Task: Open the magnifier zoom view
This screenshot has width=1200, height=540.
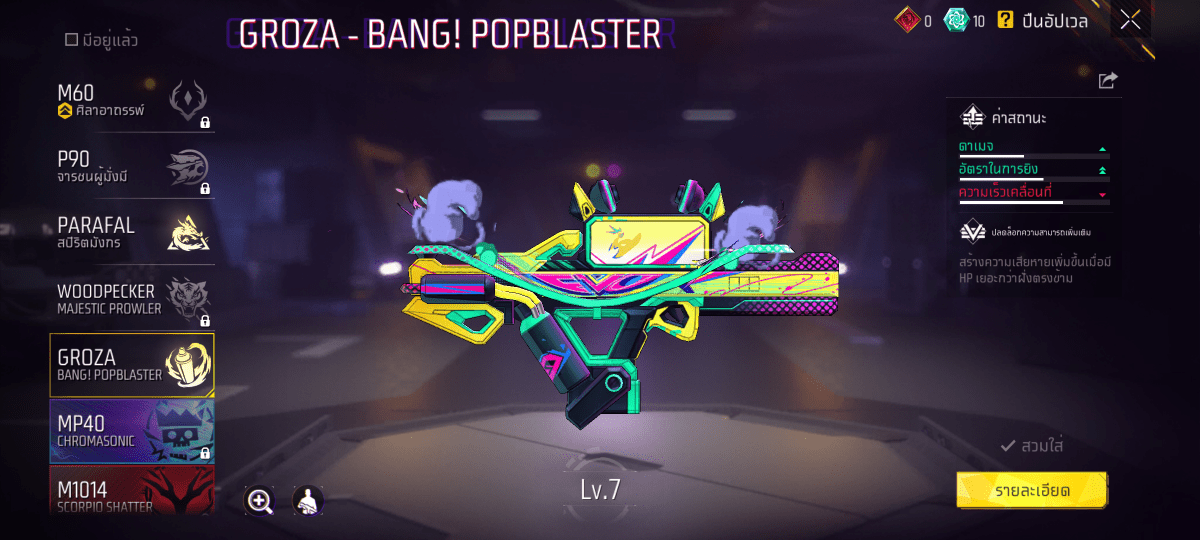Action: click(x=260, y=501)
